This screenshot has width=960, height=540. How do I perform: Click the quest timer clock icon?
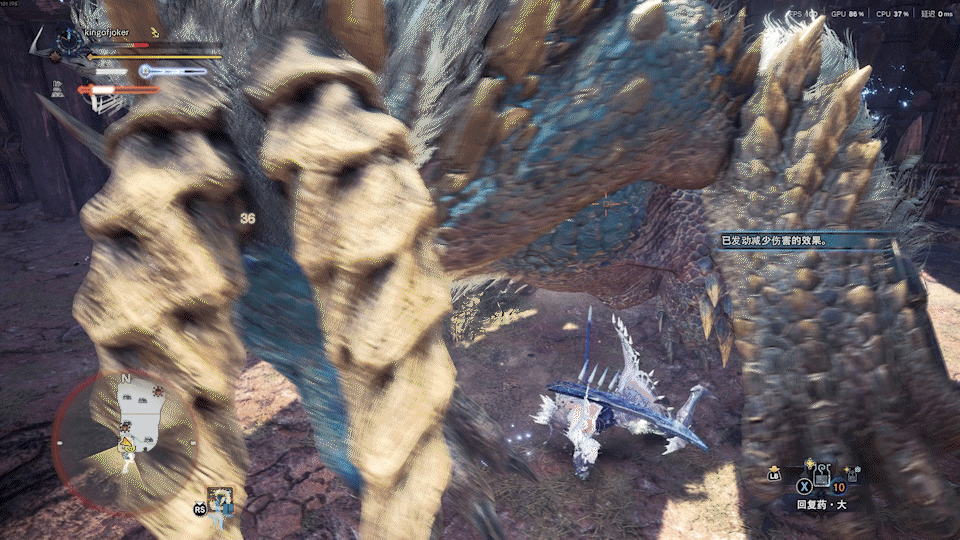tap(68, 41)
